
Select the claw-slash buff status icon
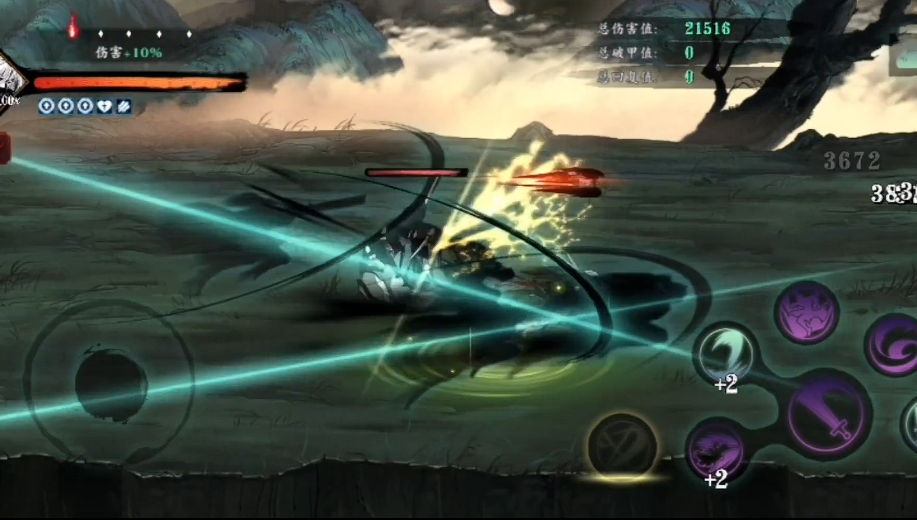[x=123, y=106]
